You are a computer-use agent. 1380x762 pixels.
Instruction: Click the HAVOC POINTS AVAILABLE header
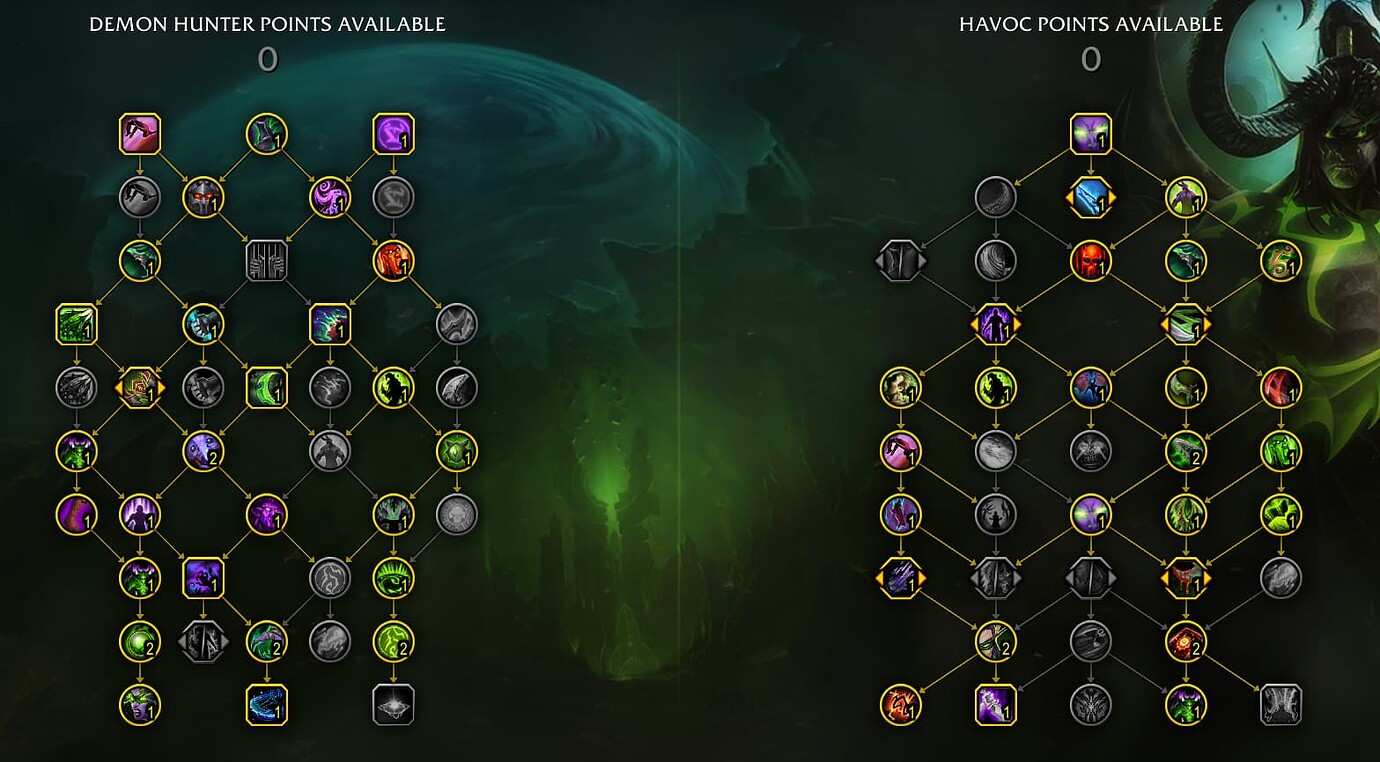1092,24
